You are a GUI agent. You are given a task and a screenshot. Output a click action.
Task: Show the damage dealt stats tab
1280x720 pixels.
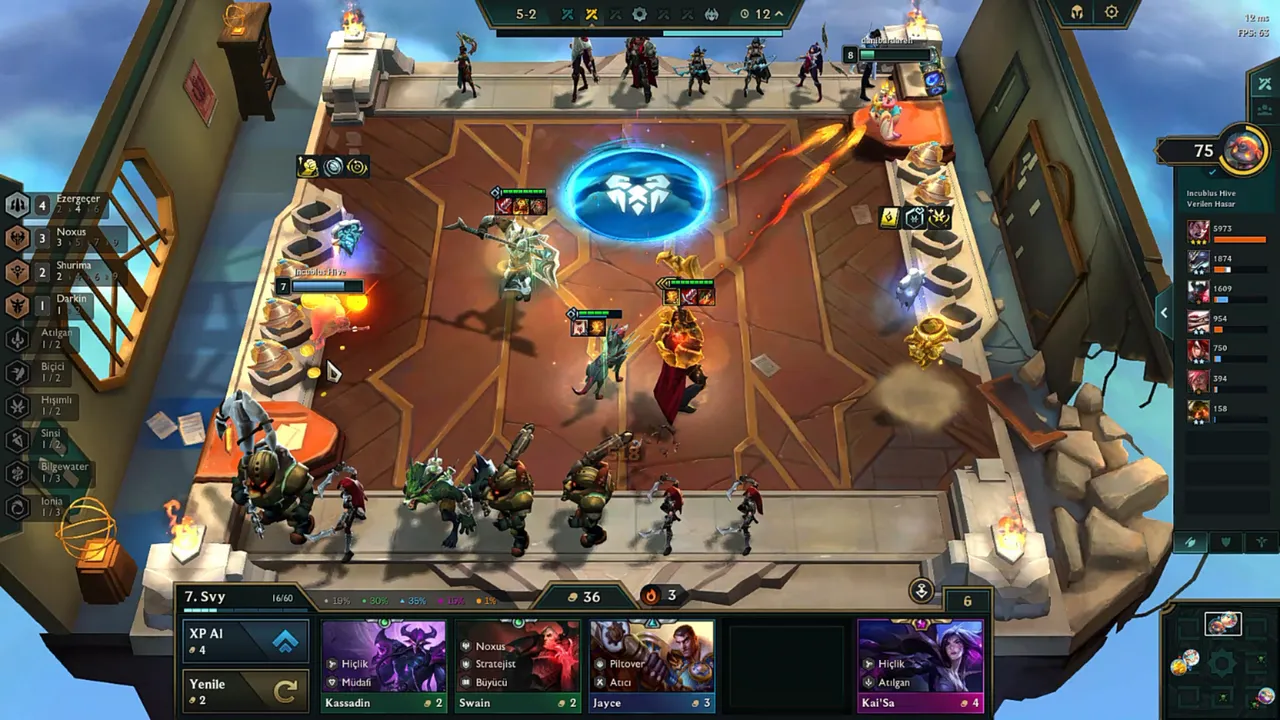tap(1190, 542)
